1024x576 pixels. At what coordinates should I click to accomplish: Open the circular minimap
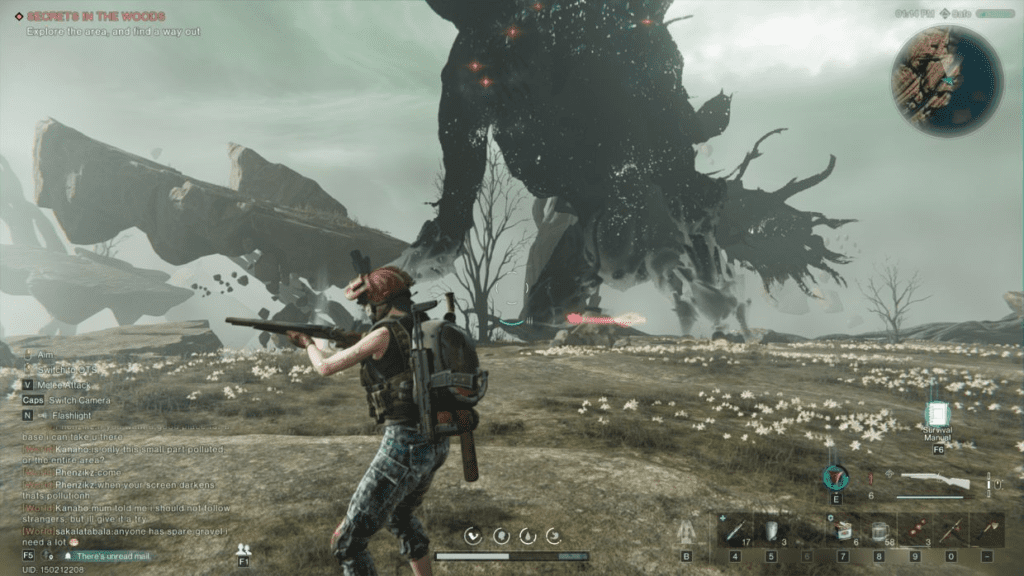pyautogui.click(x=946, y=80)
